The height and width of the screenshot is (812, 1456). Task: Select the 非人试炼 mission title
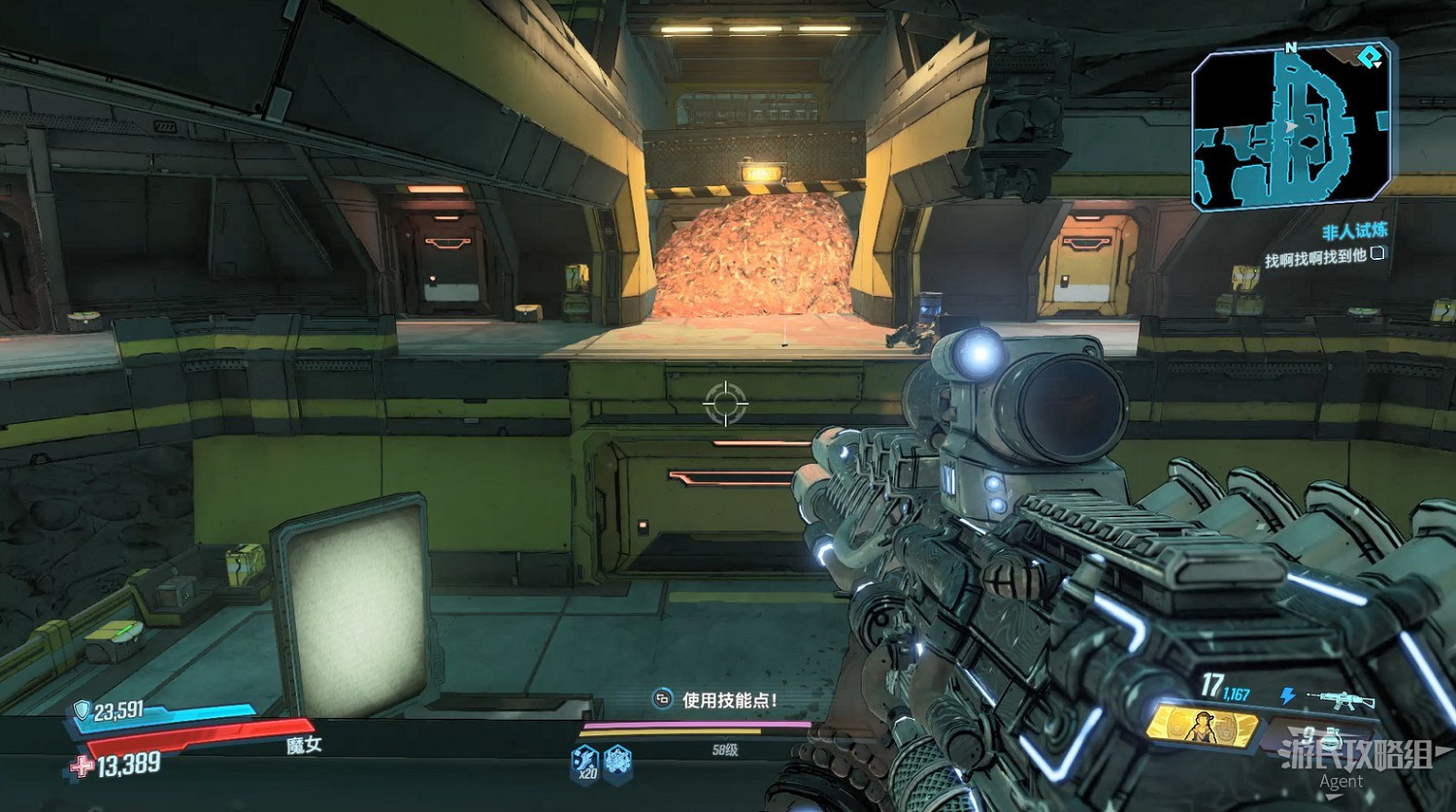pyautogui.click(x=1354, y=231)
